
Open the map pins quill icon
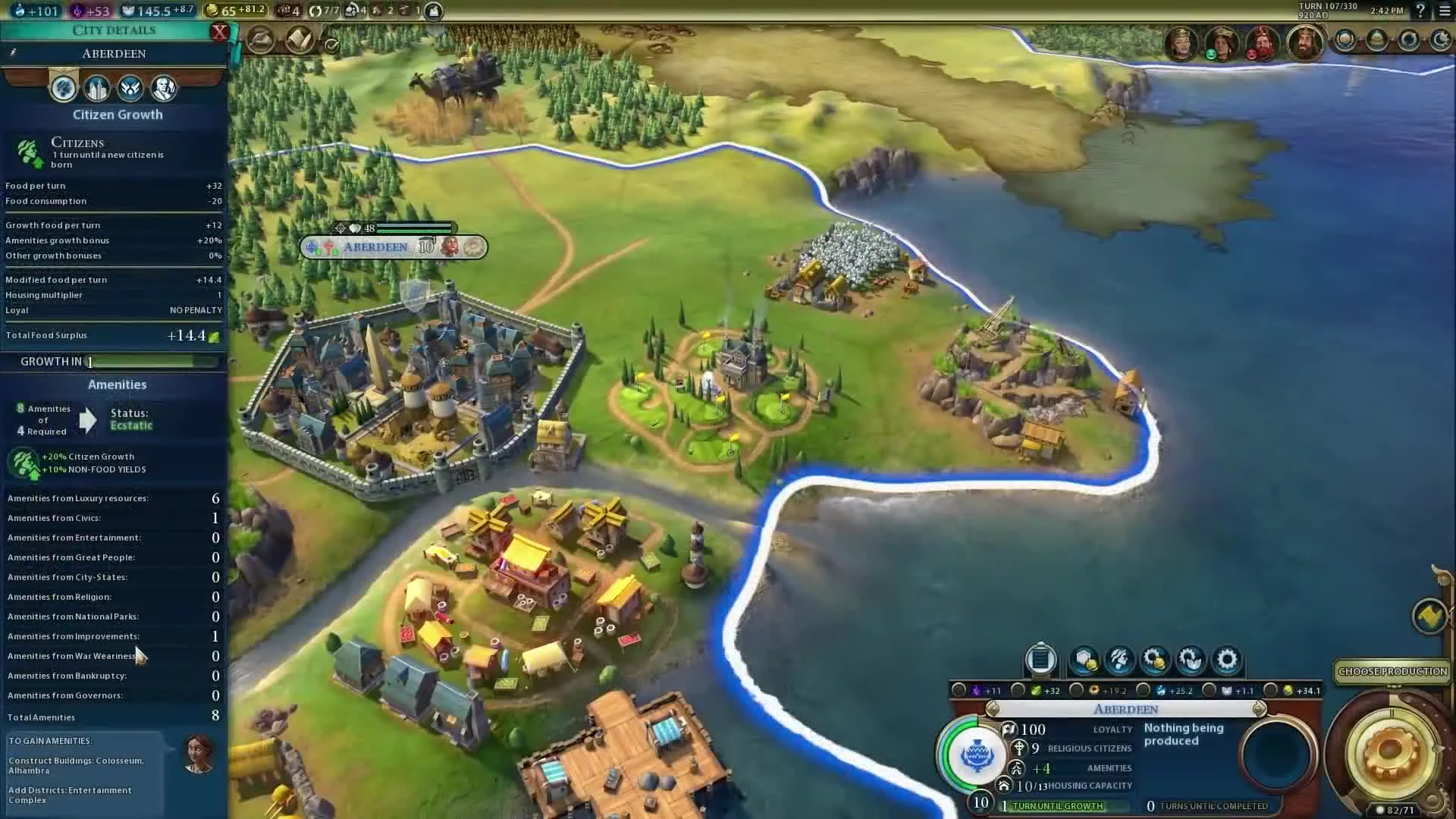(261, 40)
